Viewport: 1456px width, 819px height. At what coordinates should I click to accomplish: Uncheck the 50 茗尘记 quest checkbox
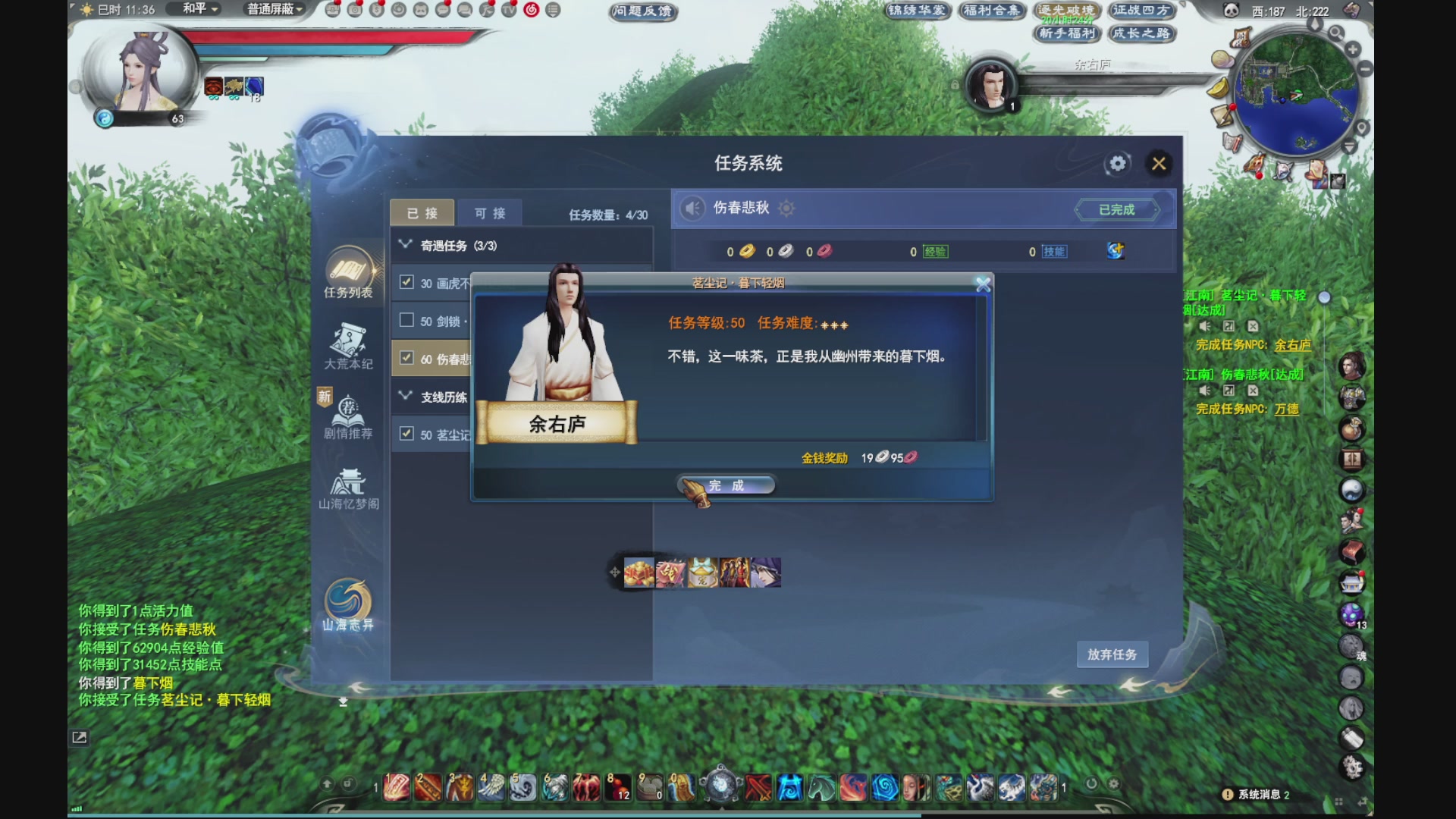click(x=406, y=433)
